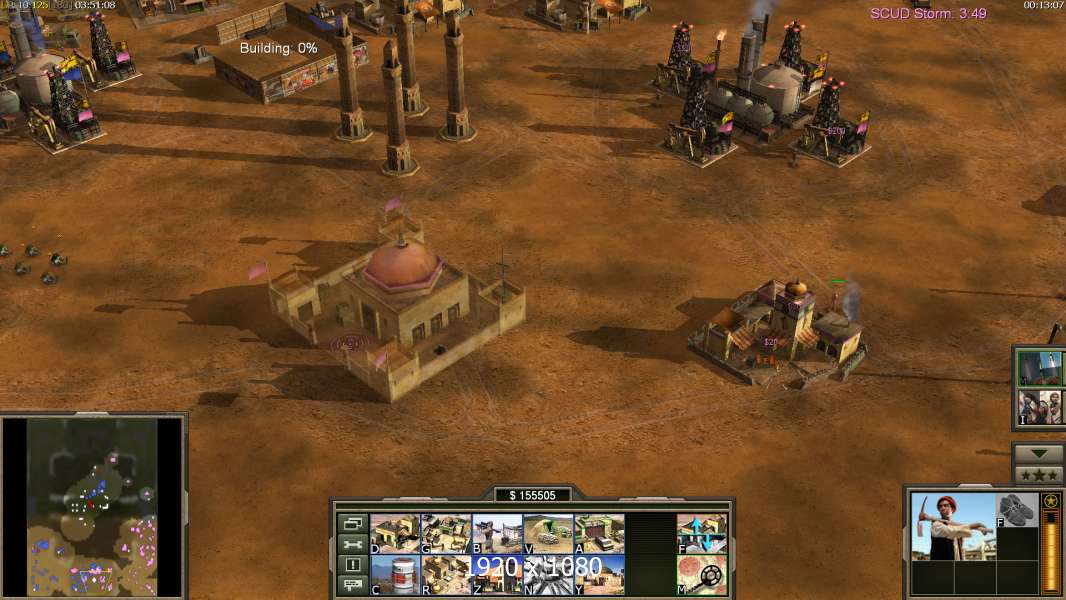
Task: Click the wrench button in command bar
Action: click(352, 544)
